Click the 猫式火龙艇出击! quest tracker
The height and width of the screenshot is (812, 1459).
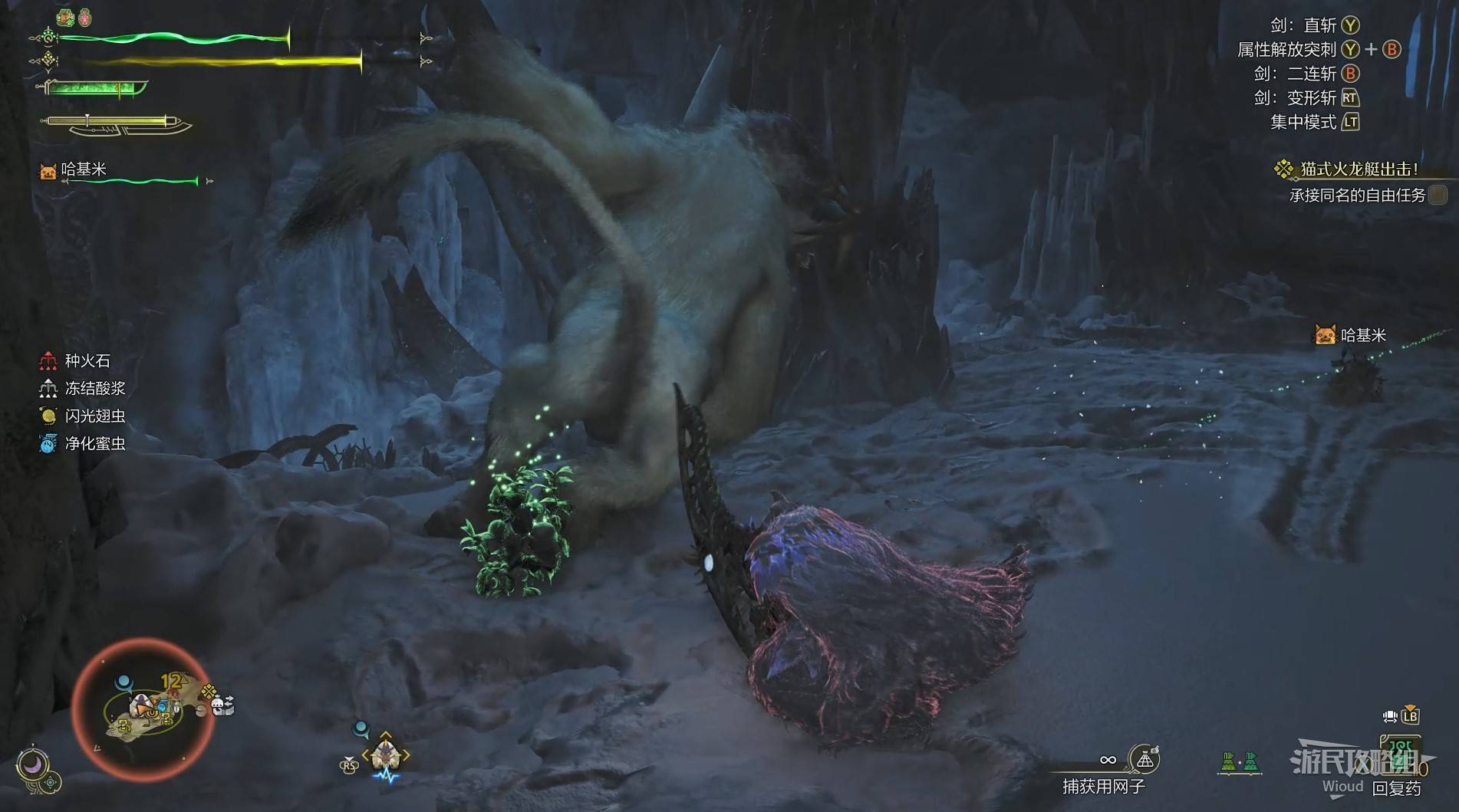pos(1358,169)
